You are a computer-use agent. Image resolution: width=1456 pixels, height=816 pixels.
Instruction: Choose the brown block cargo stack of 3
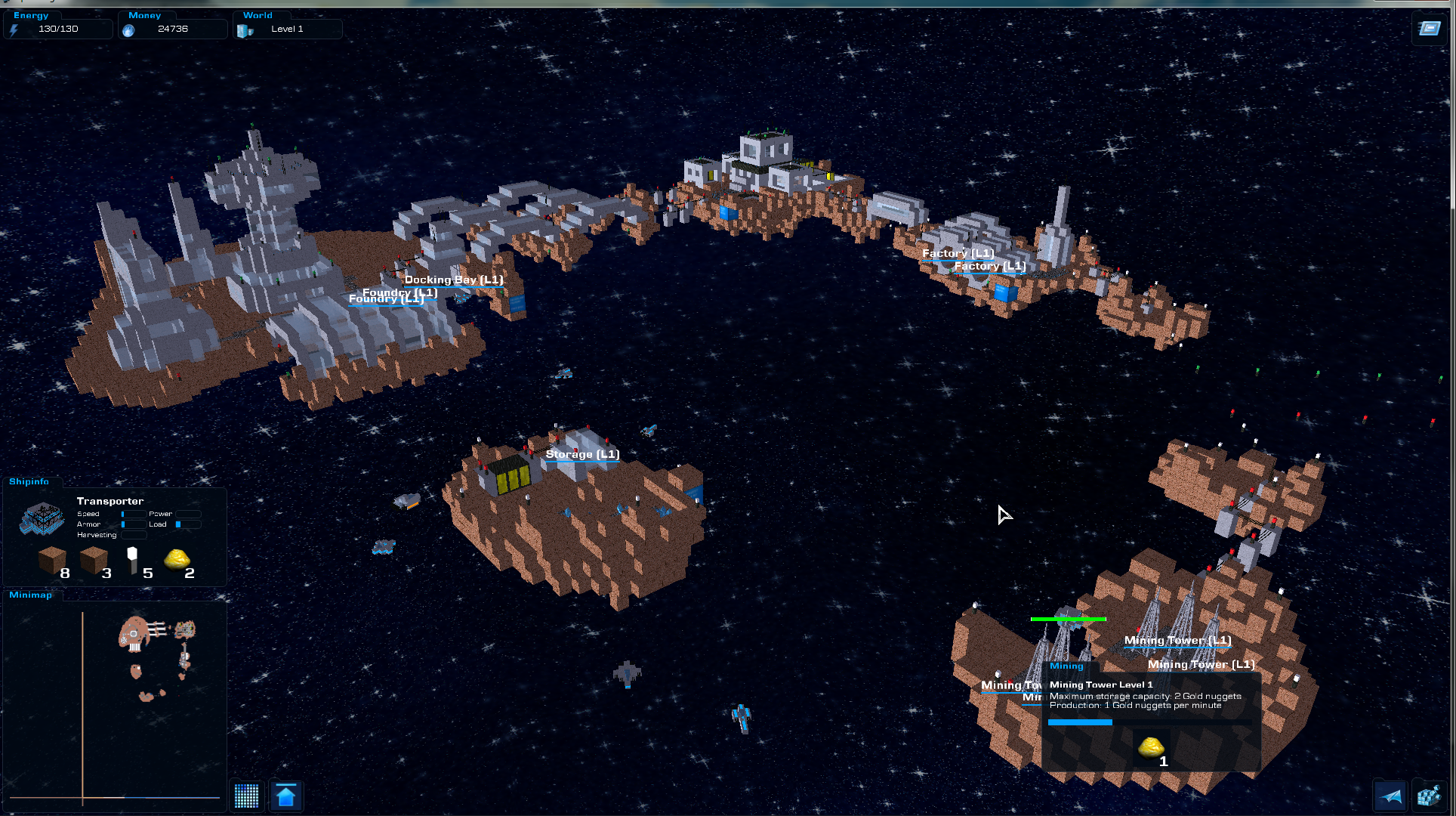[x=94, y=560]
